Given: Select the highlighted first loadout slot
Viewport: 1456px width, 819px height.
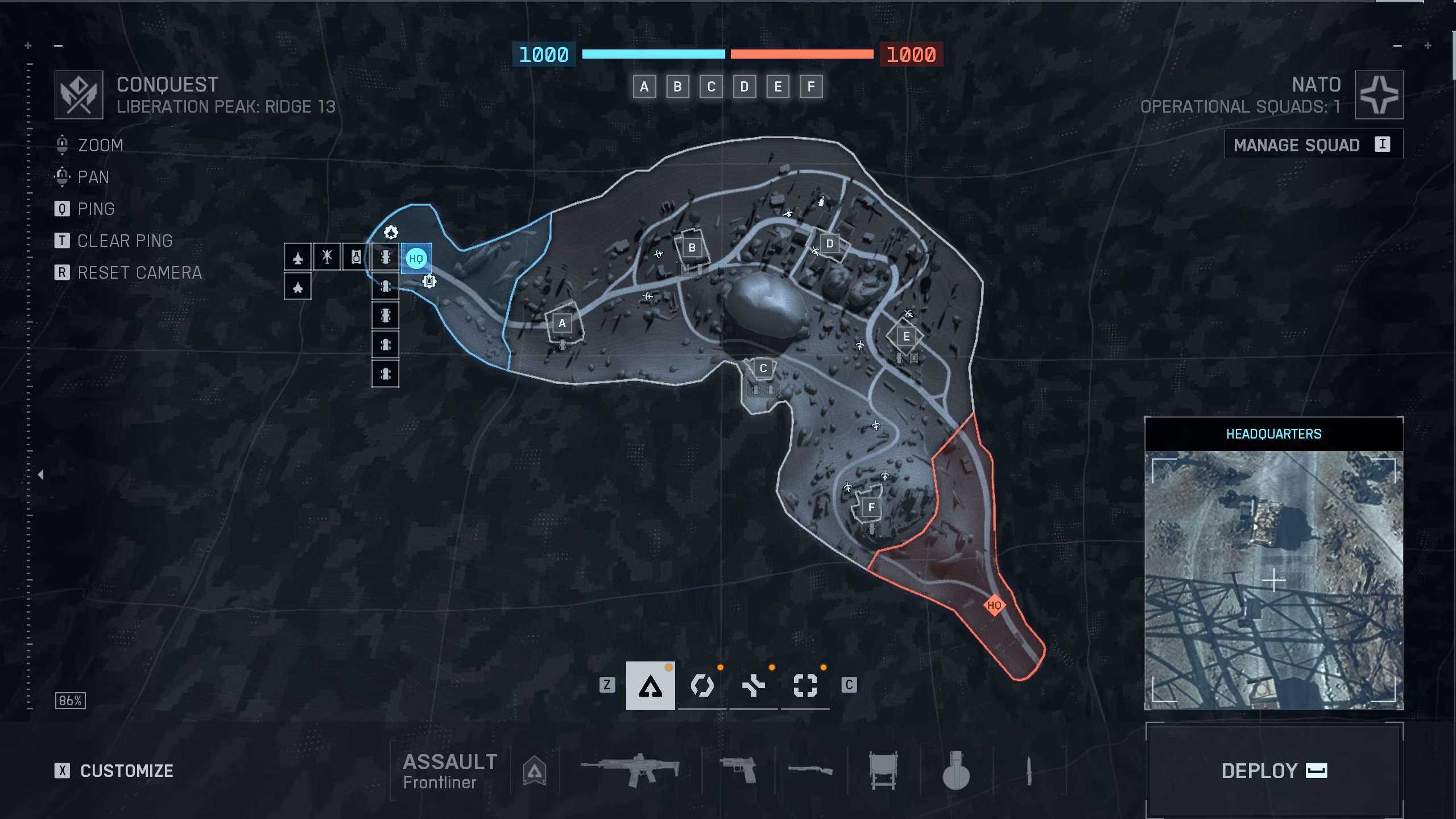Looking at the screenshot, I should tap(651, 685).
